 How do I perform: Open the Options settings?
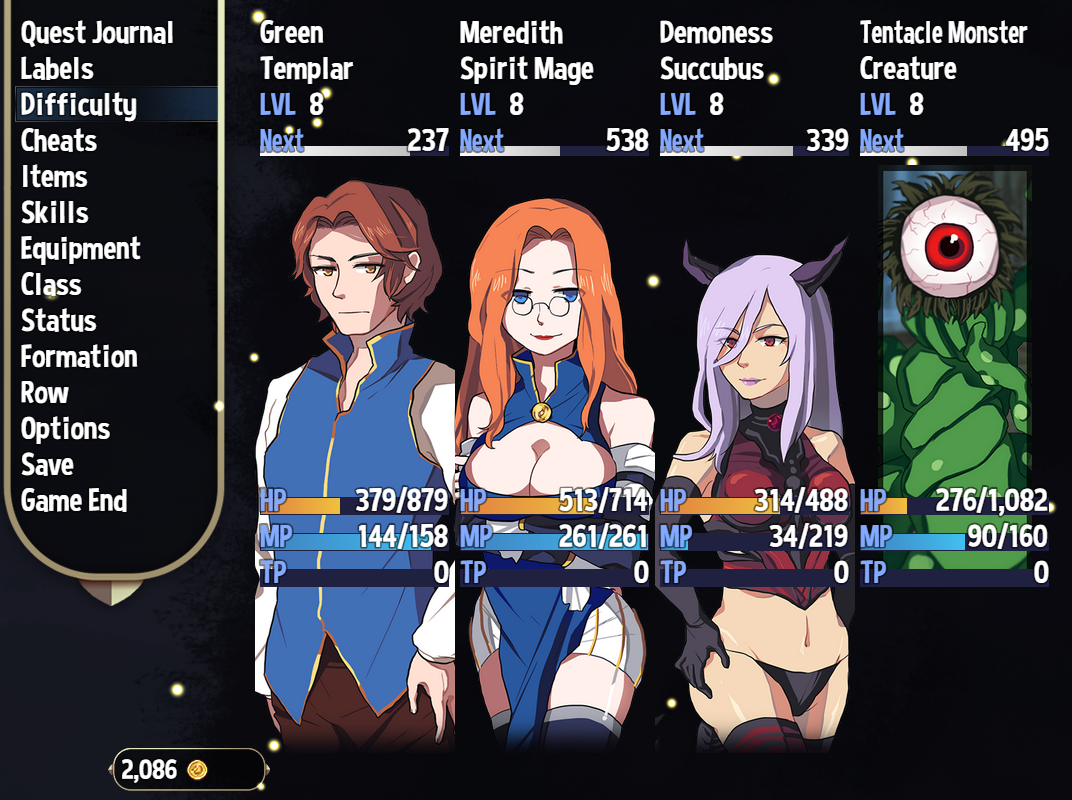click(x=65, y=429)
